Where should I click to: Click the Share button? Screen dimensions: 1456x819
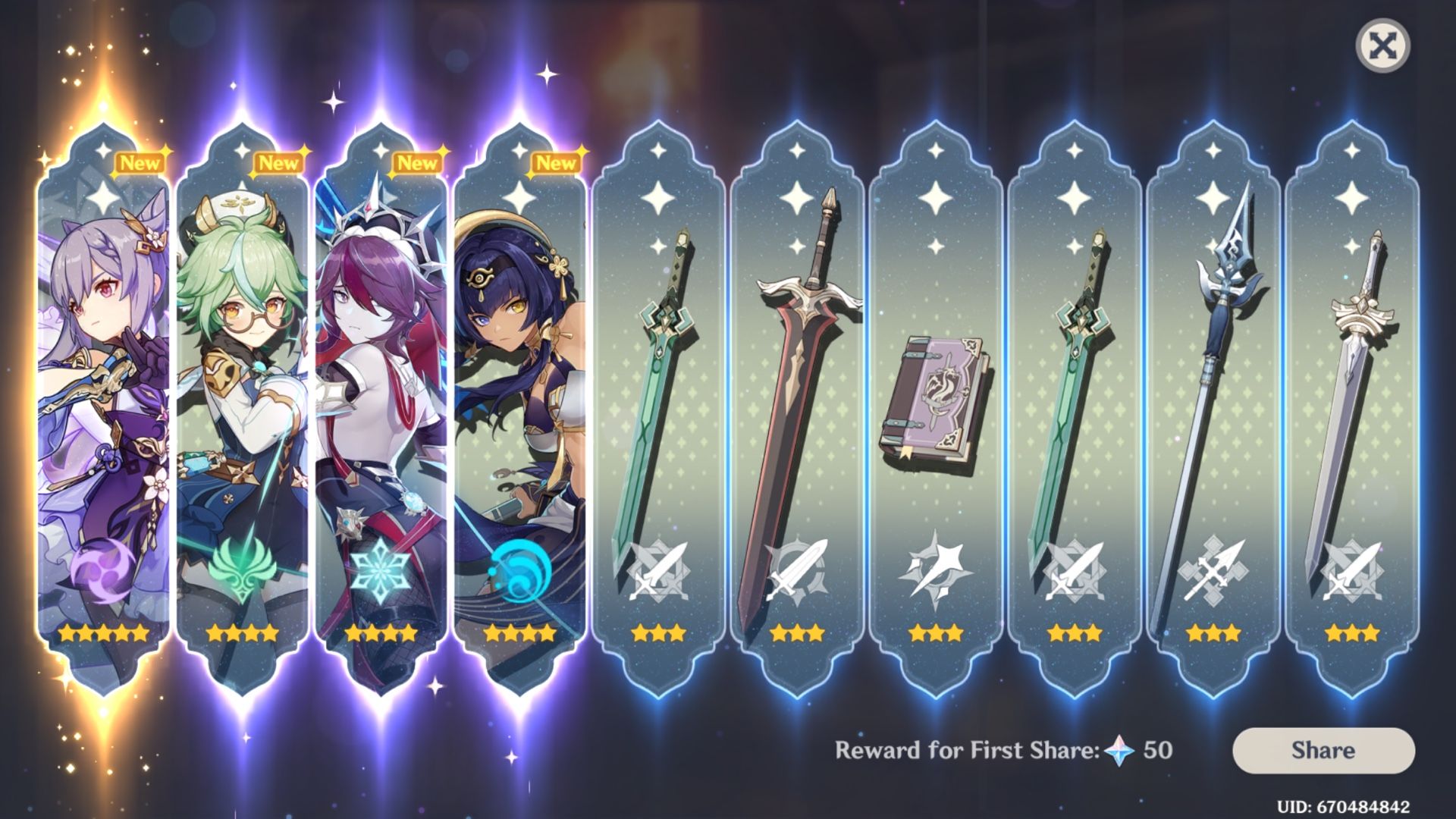(x=1323, y=751)
